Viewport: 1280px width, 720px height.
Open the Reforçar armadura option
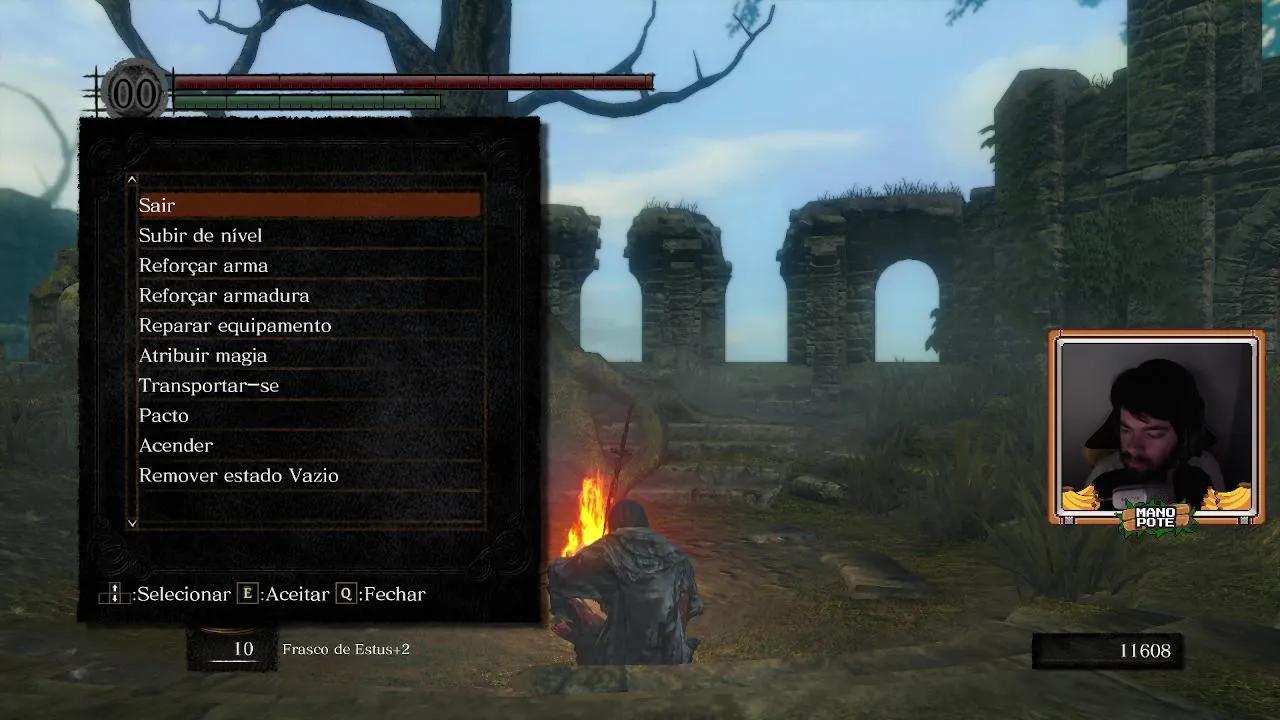tap(309, 295)
